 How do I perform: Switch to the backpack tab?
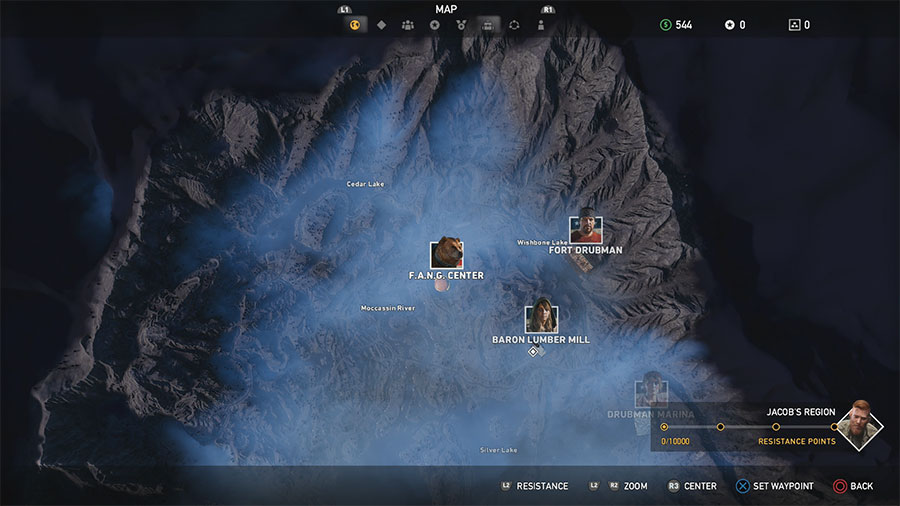(488, 25)
